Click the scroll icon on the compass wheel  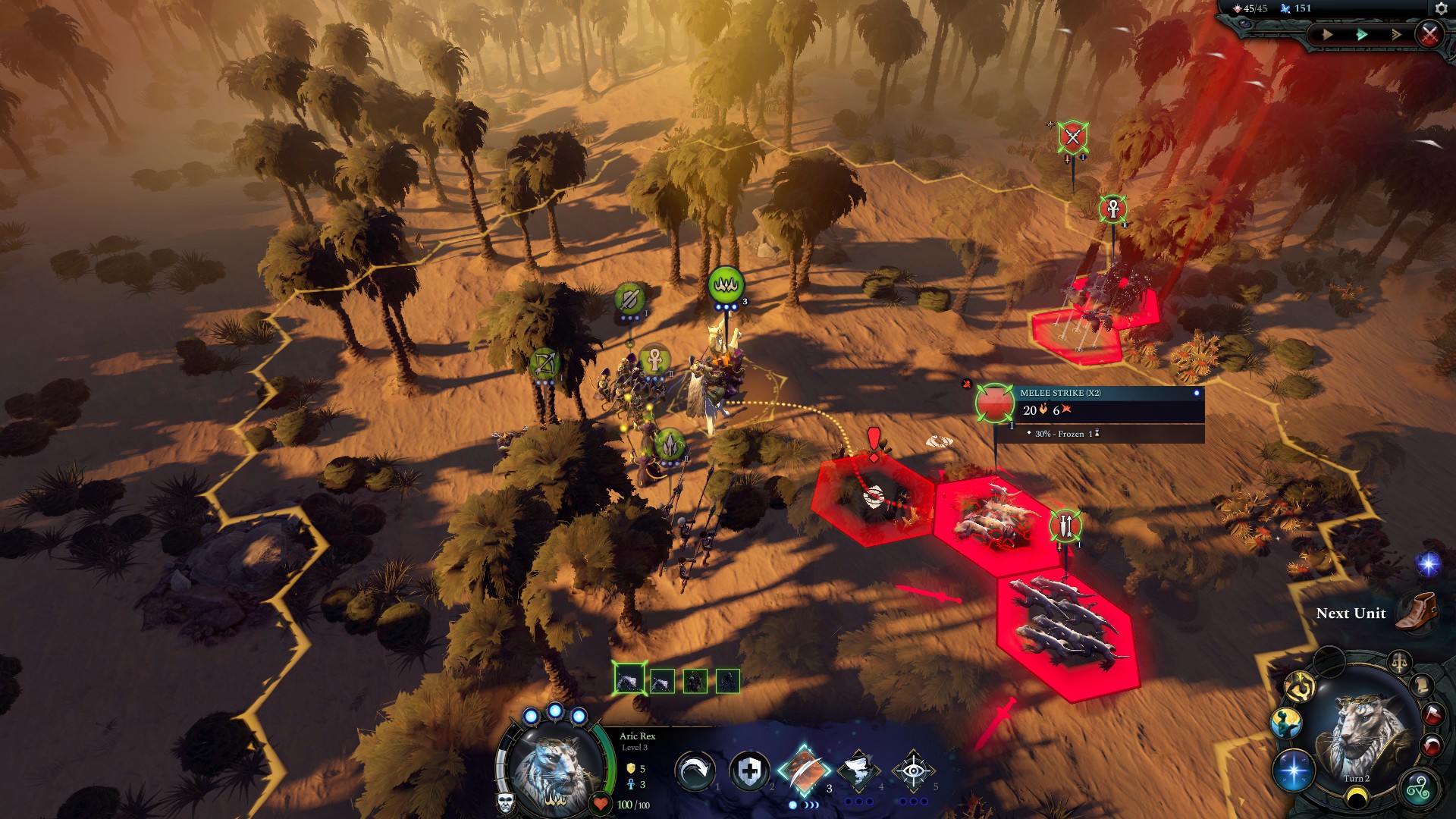1420,687
